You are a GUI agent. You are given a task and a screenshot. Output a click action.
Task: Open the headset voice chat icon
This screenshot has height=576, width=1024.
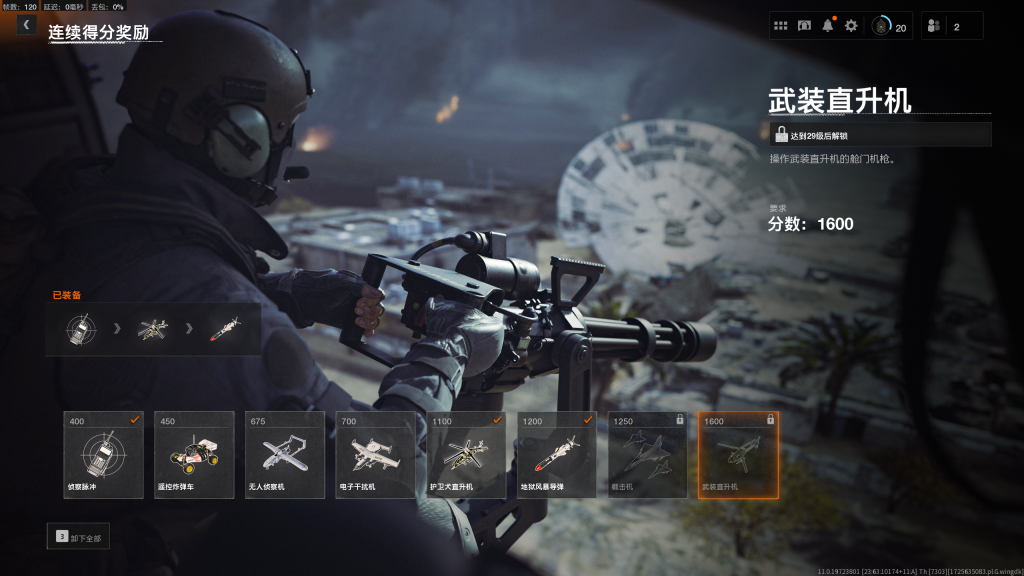[804, 26]
